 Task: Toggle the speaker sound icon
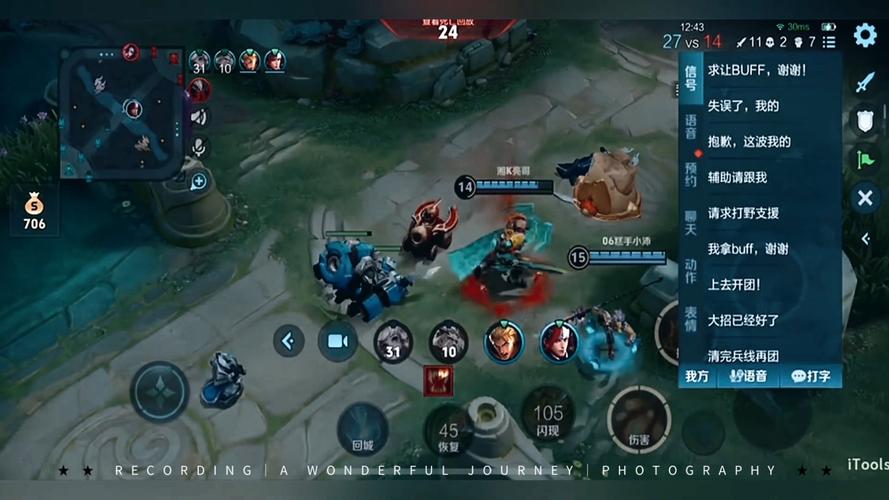(199, 117)
